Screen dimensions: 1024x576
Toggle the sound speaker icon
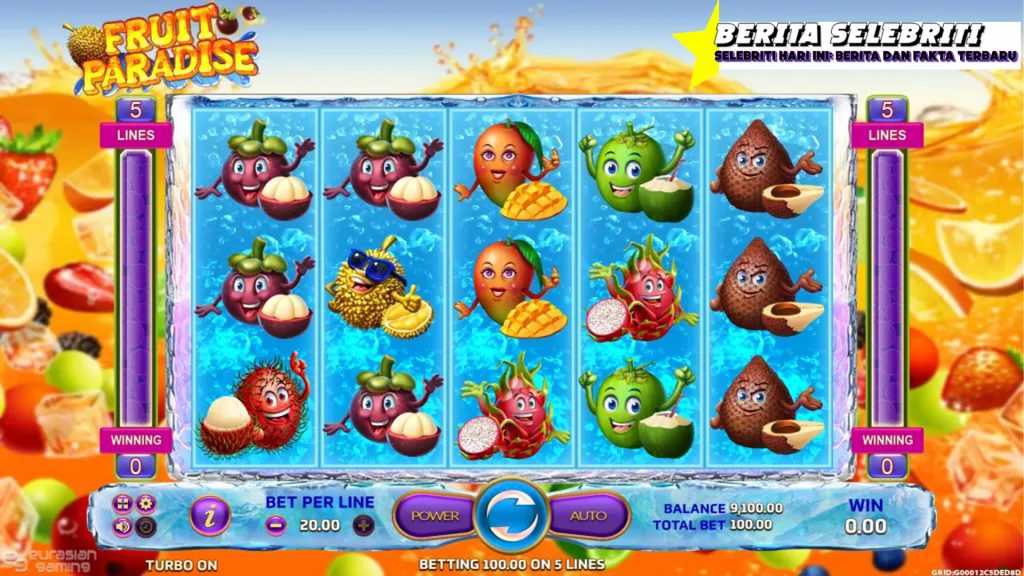pyautogui.click(x=123, y=526)
